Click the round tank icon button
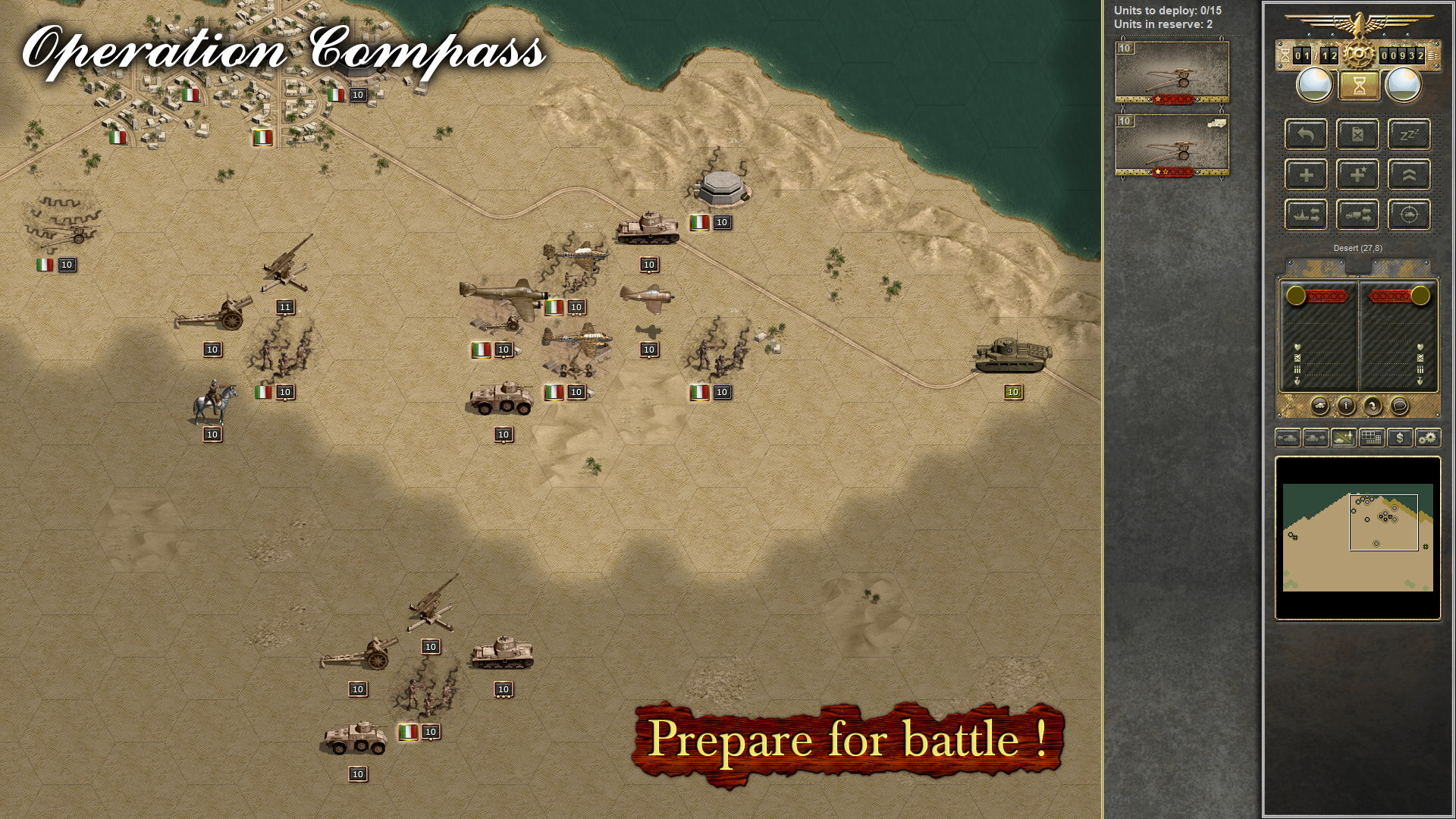 (1319, 406)
